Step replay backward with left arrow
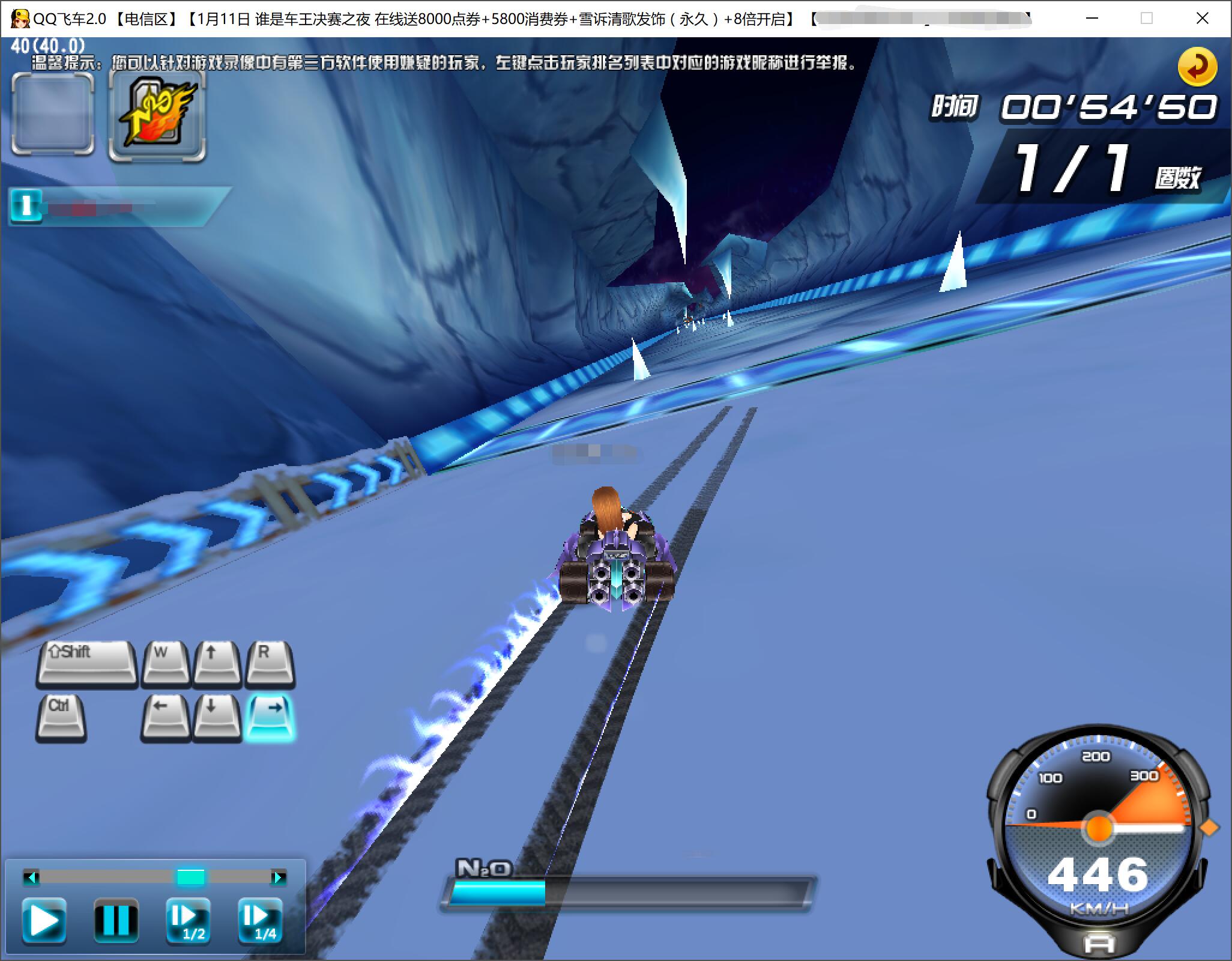Screen dimensions: 1232x961 (31, 878)
